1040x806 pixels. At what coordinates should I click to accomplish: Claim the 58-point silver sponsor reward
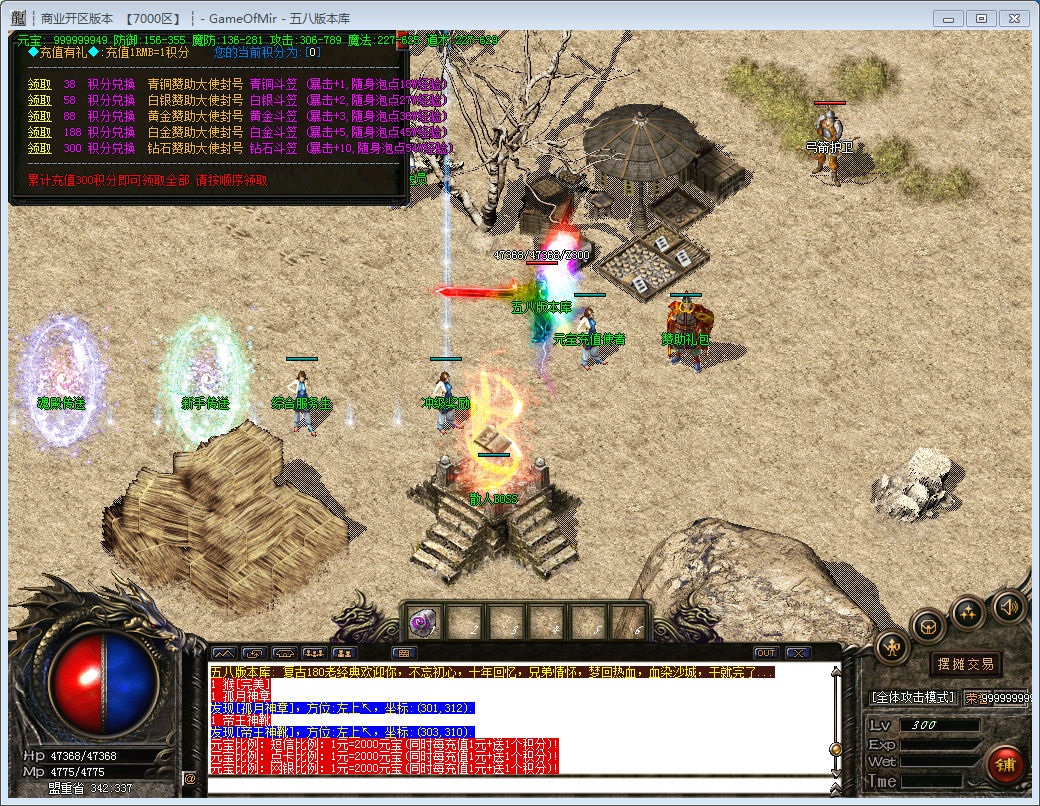39,100
